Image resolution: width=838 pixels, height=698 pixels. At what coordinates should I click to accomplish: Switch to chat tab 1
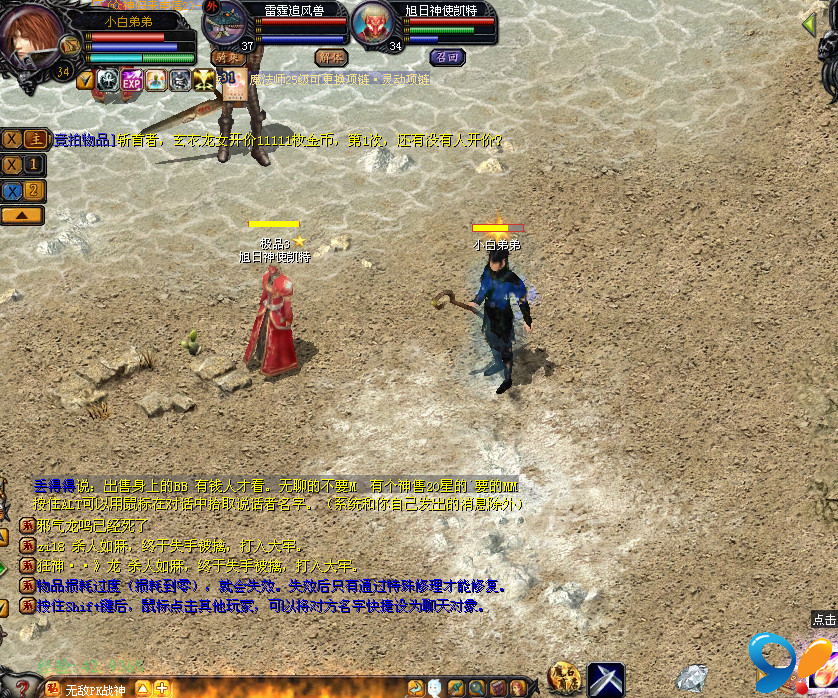coord(35,165)
